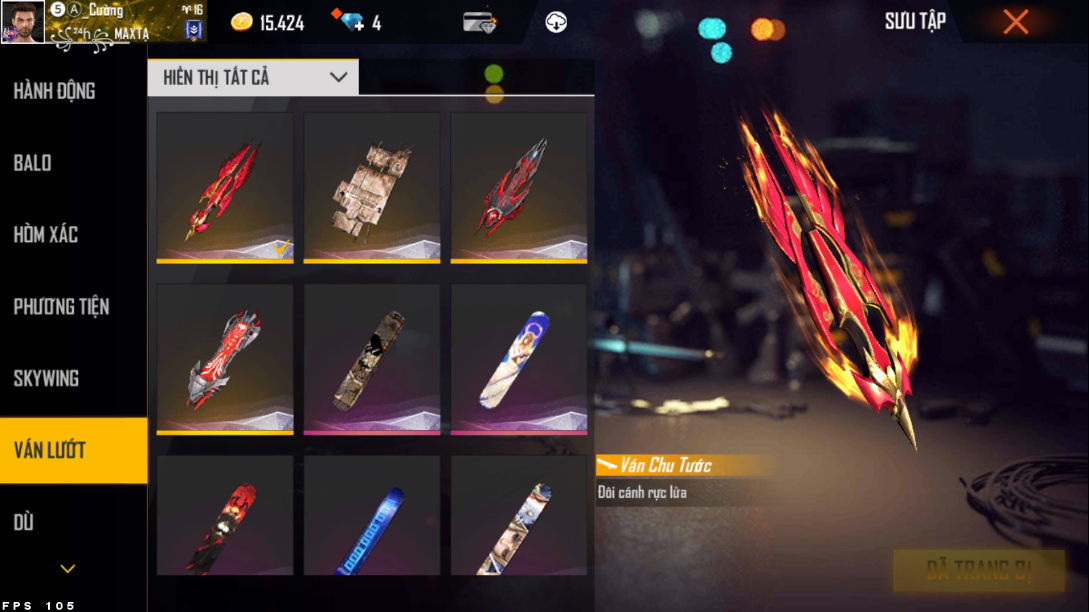Image resolution: width=1089 pixels, height=612 pixels.
Task: Click the cloud download icon
Action: coord(556,22)
